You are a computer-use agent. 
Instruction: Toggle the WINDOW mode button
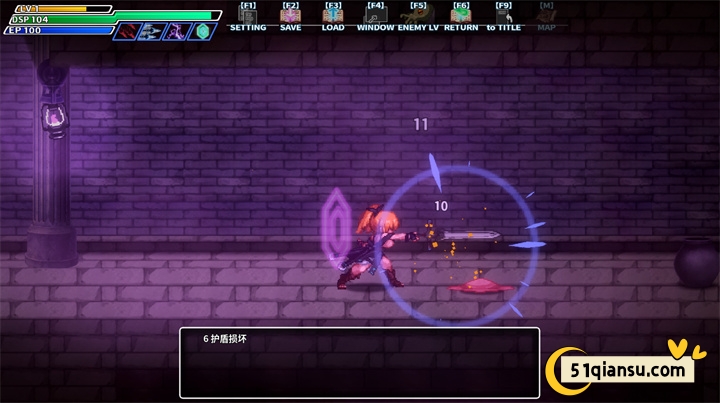375,17
